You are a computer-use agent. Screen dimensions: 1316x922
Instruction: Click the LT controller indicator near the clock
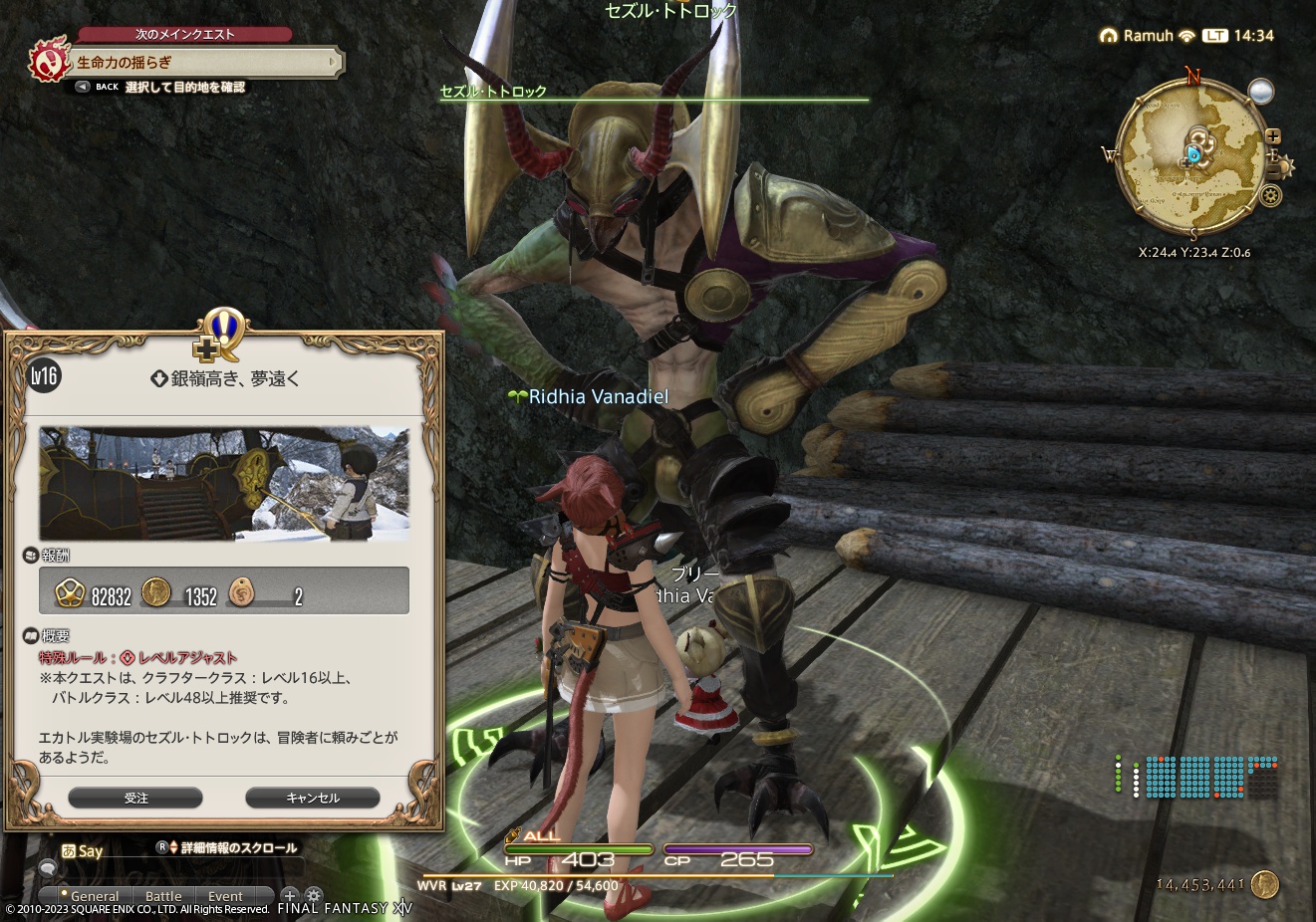pos(1213,35)
